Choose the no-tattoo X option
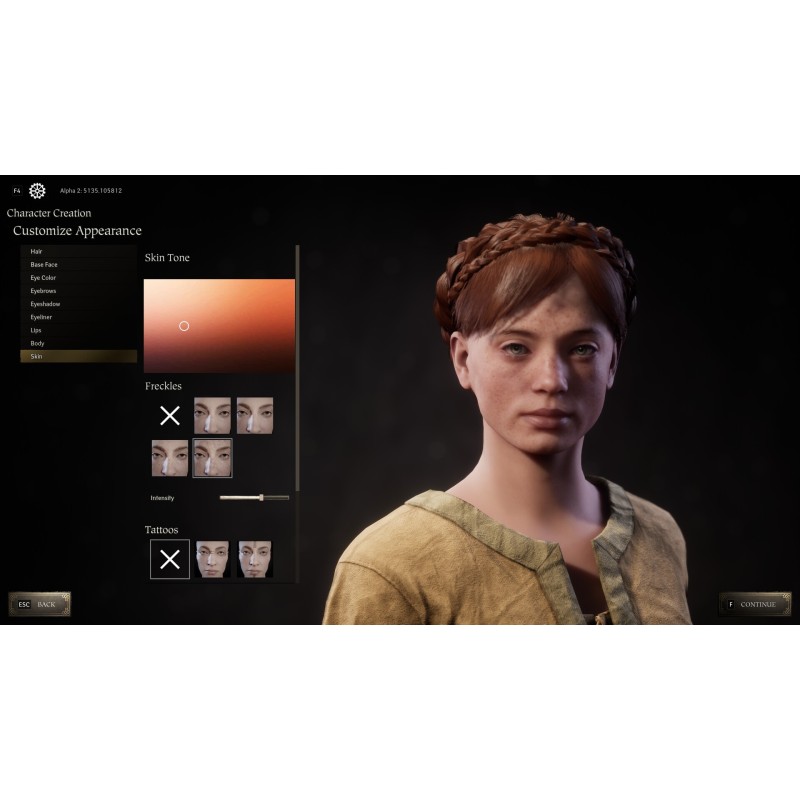The width and height of the screenshot is (800, 800). point(170,559)
